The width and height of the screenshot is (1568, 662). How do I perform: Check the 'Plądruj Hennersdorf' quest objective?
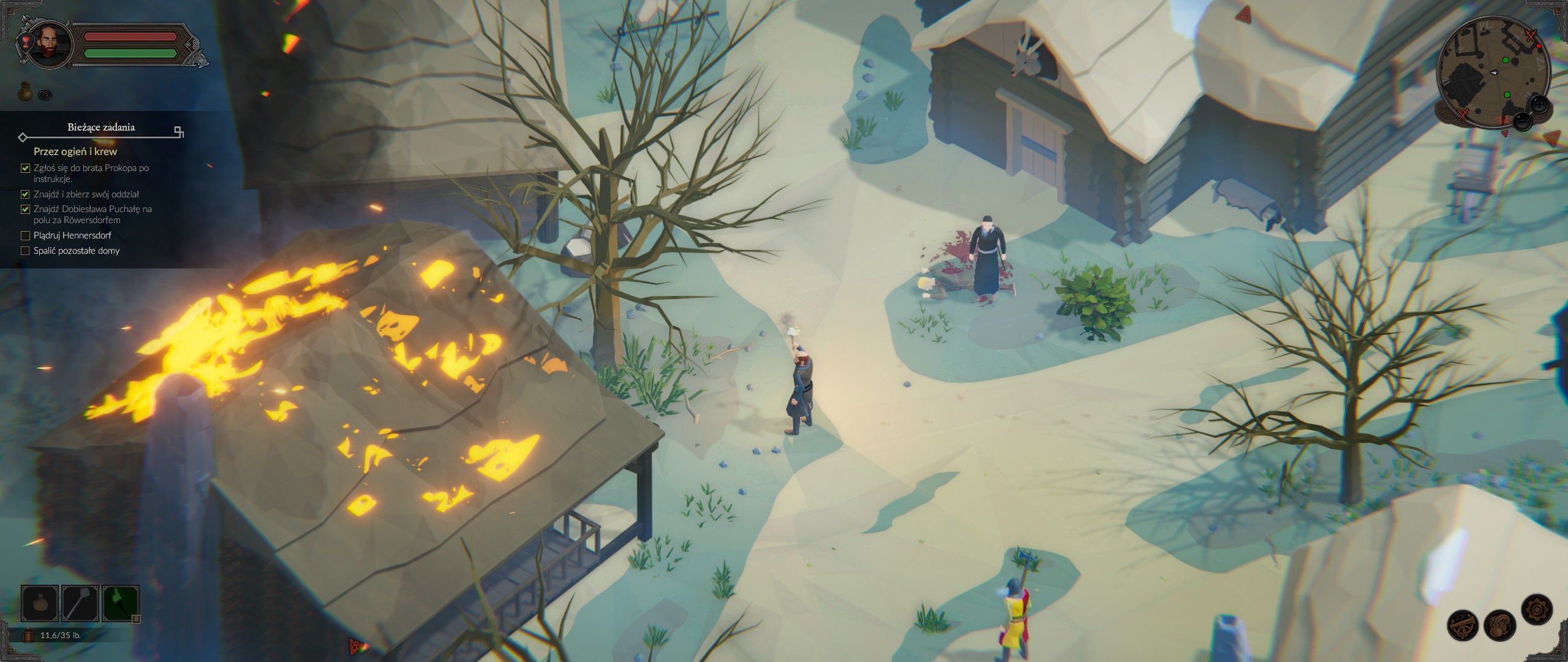pyautogui.click(x=24, y=234)
